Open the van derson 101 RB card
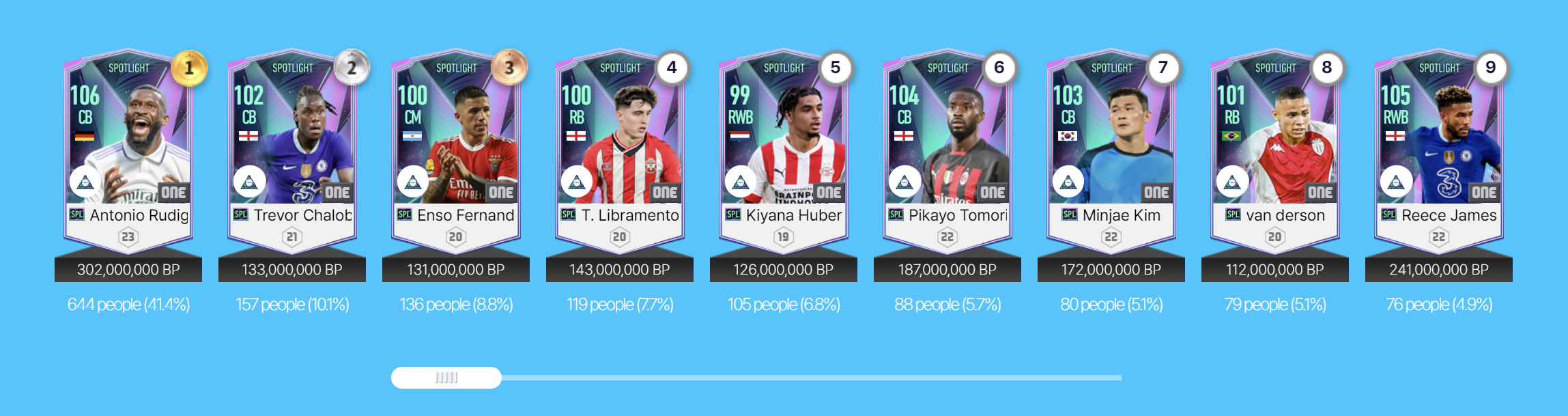Image resolution: width=1568 pixels, height=416 pixels. [x=1275, y=152]
